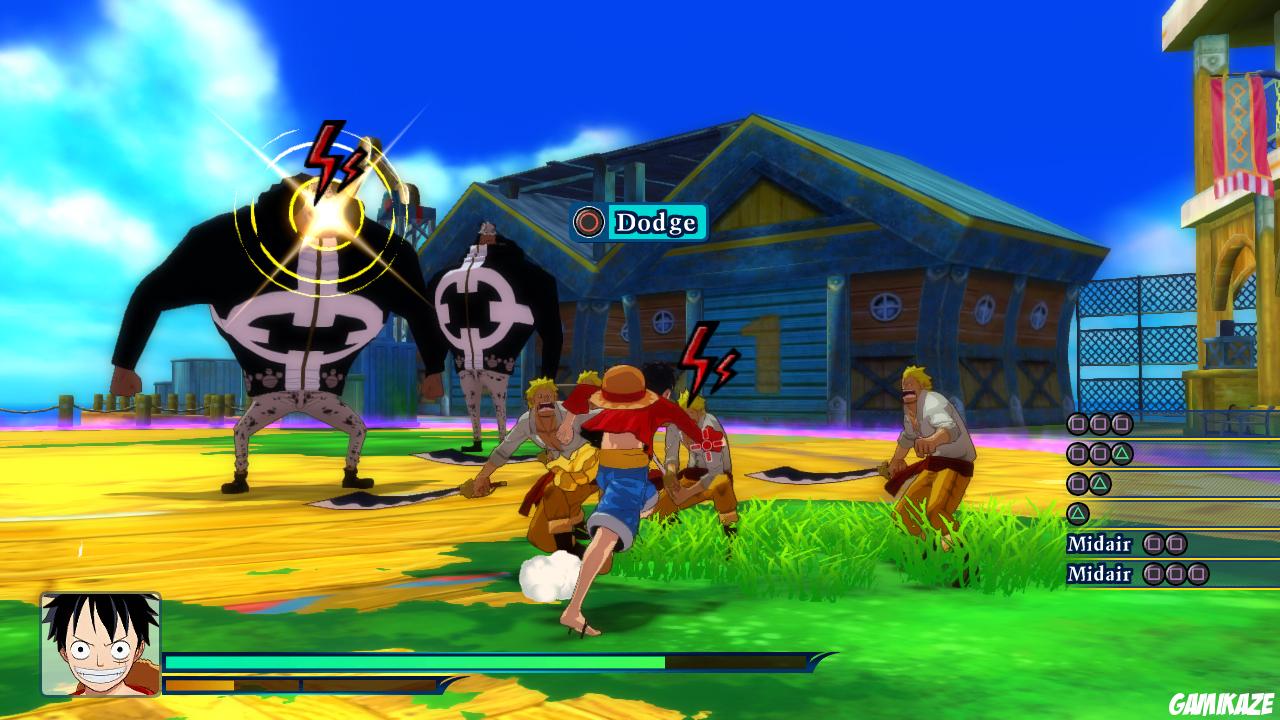
Task: Expand the single Triangle combo row
Action: click(x=1078, y=512)
